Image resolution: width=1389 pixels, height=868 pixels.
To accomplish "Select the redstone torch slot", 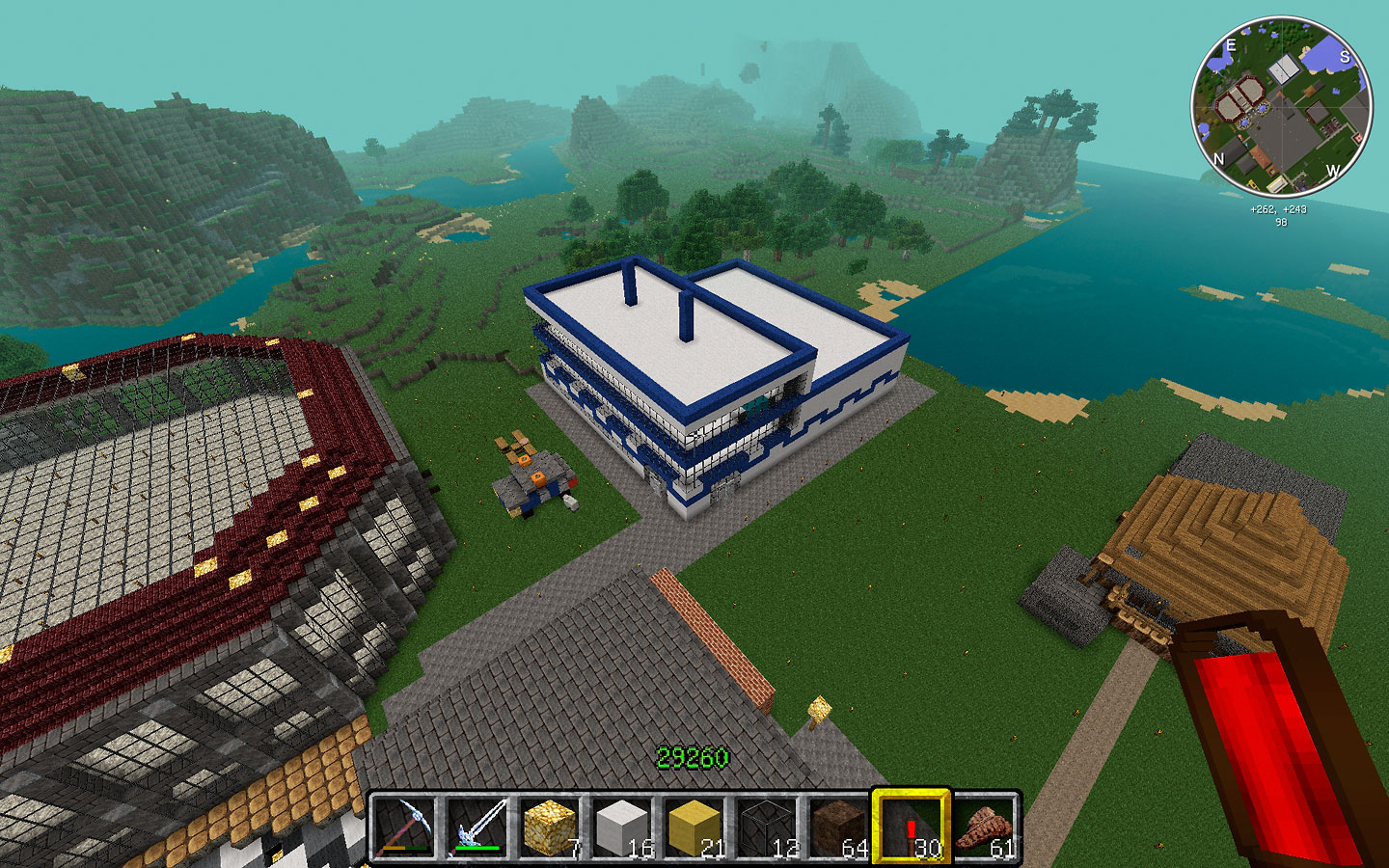I will [x=912, y=827].
